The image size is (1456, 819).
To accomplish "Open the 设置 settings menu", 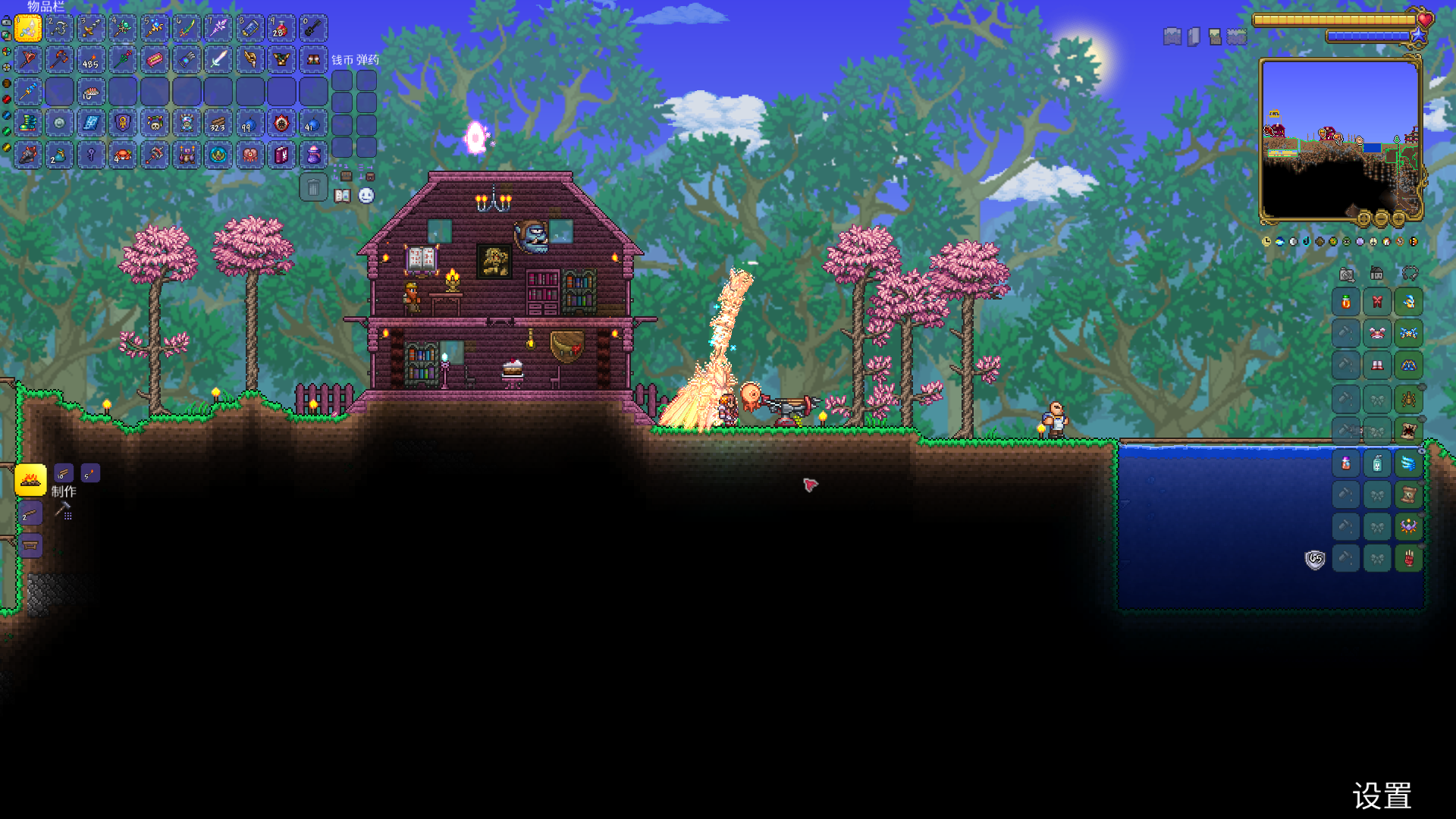I will click(1382, 796).
